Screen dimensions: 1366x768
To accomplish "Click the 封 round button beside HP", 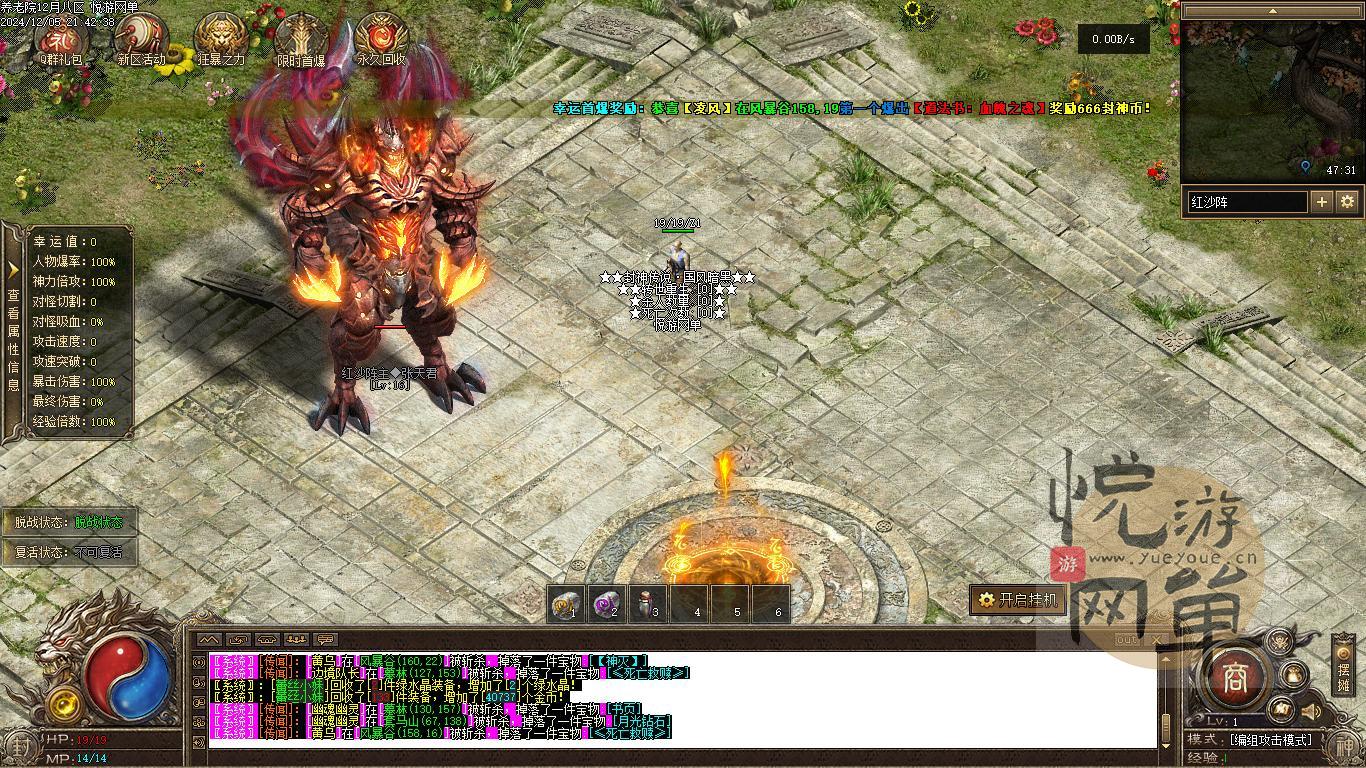I will point(20,745).
